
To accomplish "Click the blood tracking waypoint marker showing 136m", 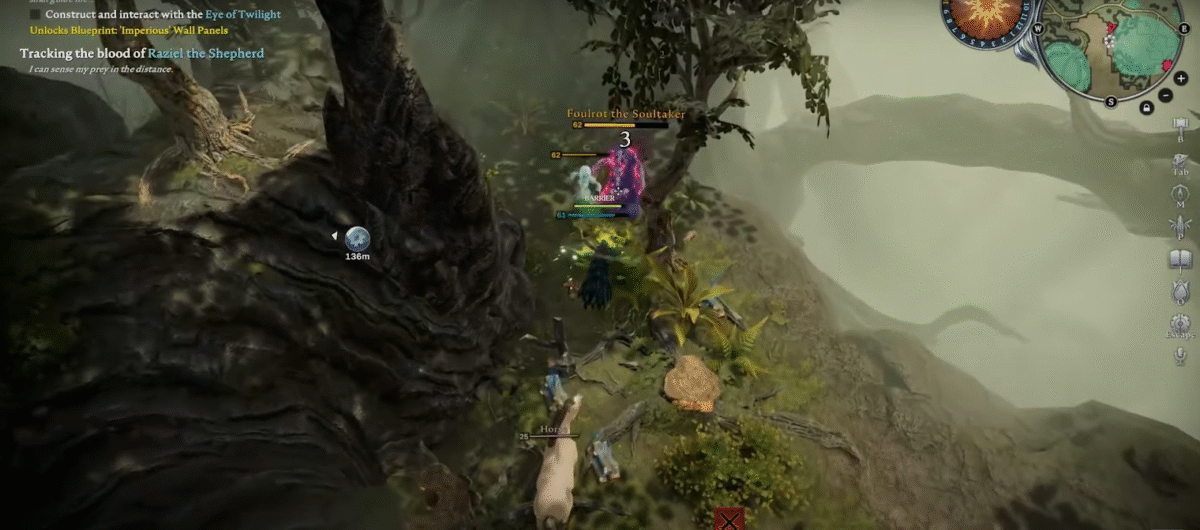I will (x=357, y=238).
